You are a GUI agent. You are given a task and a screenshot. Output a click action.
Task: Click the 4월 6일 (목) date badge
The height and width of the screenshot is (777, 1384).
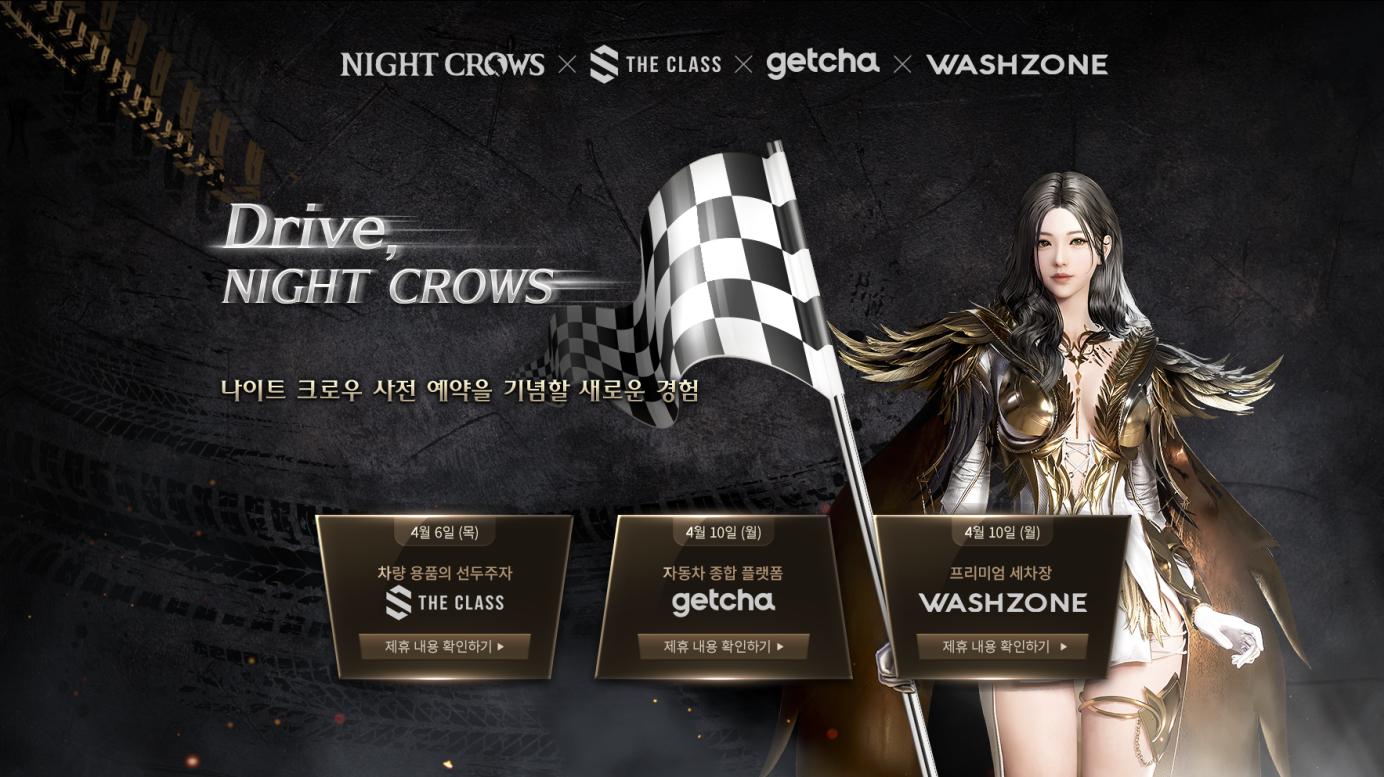click(446, 533)
